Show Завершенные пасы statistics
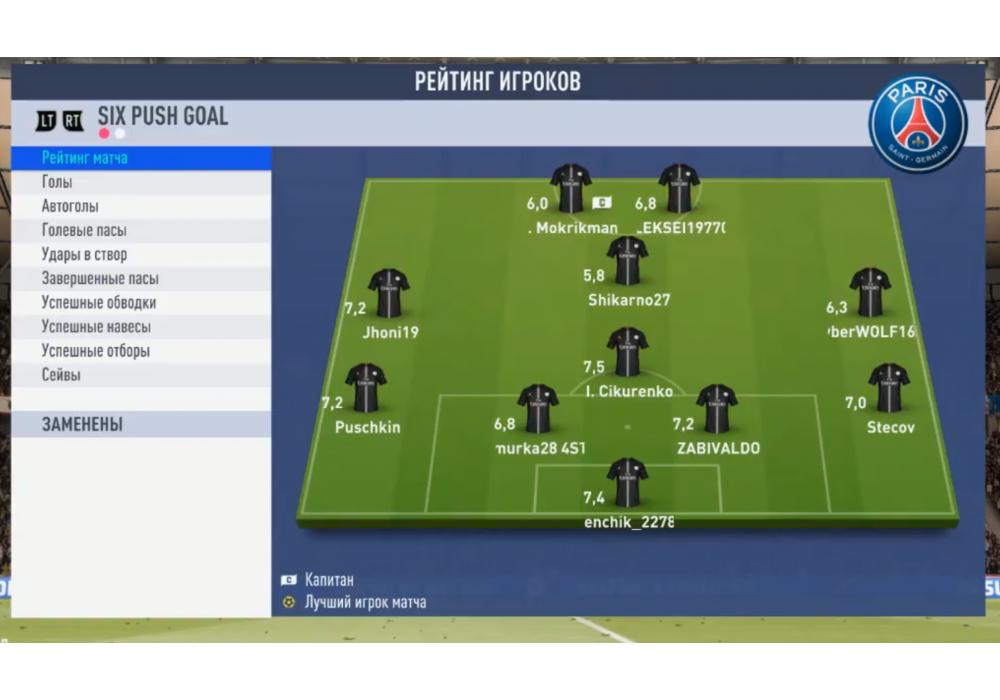The height and width of the screenshot is (700, 1000). click(140, 279)
